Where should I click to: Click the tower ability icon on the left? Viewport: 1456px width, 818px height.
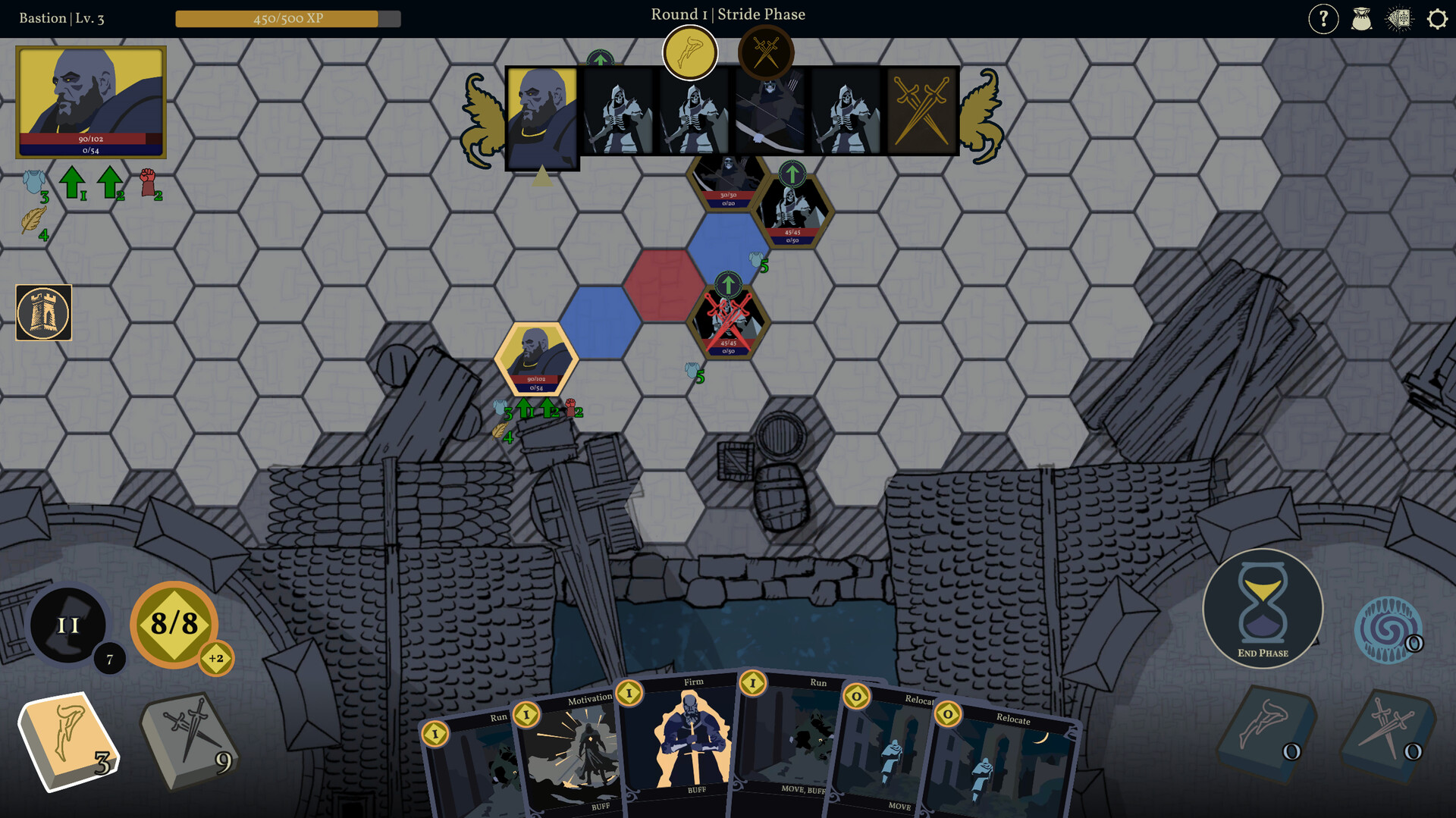(x=43, y=312)
